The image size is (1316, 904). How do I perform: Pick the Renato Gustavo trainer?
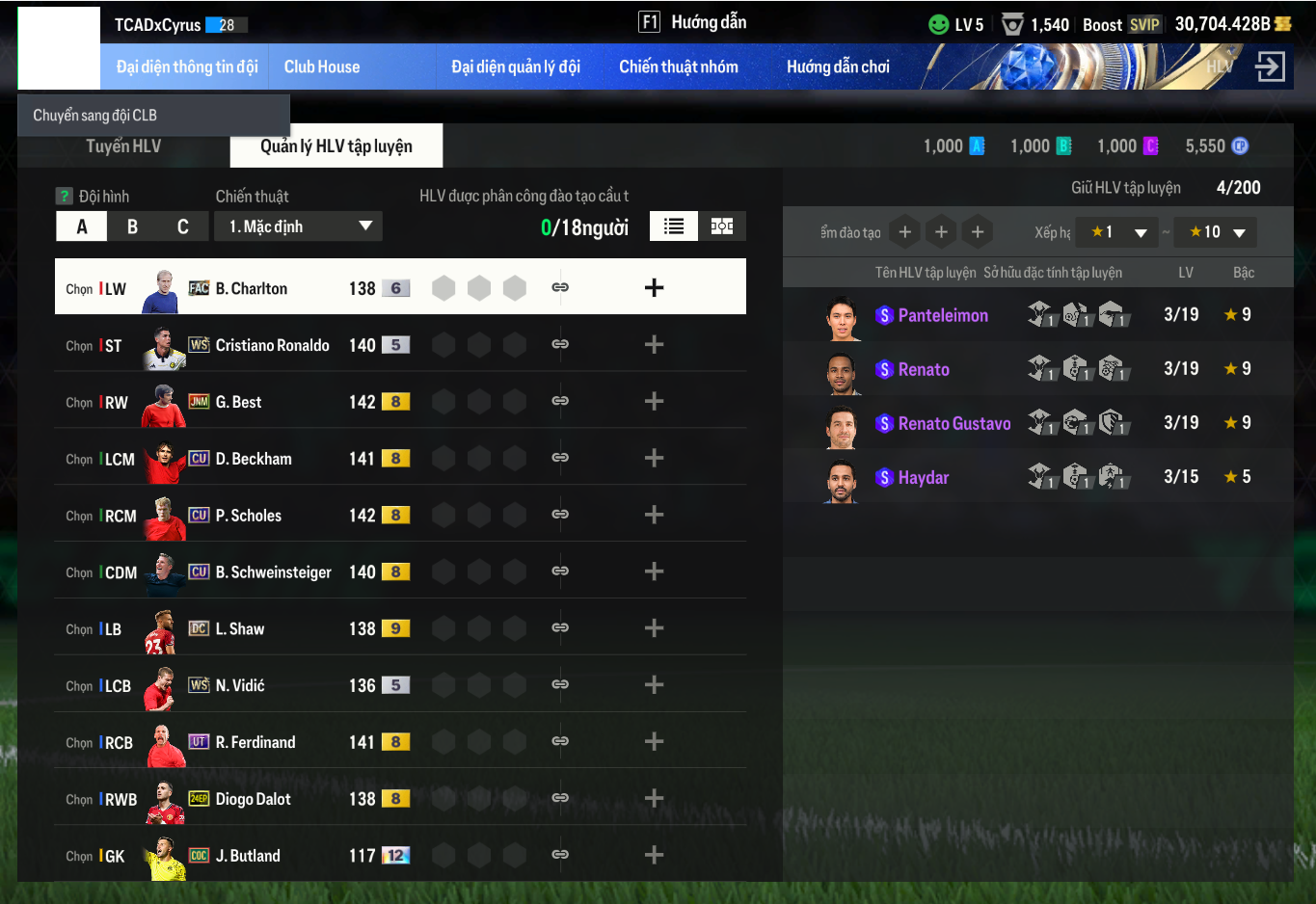pos(953,423)
